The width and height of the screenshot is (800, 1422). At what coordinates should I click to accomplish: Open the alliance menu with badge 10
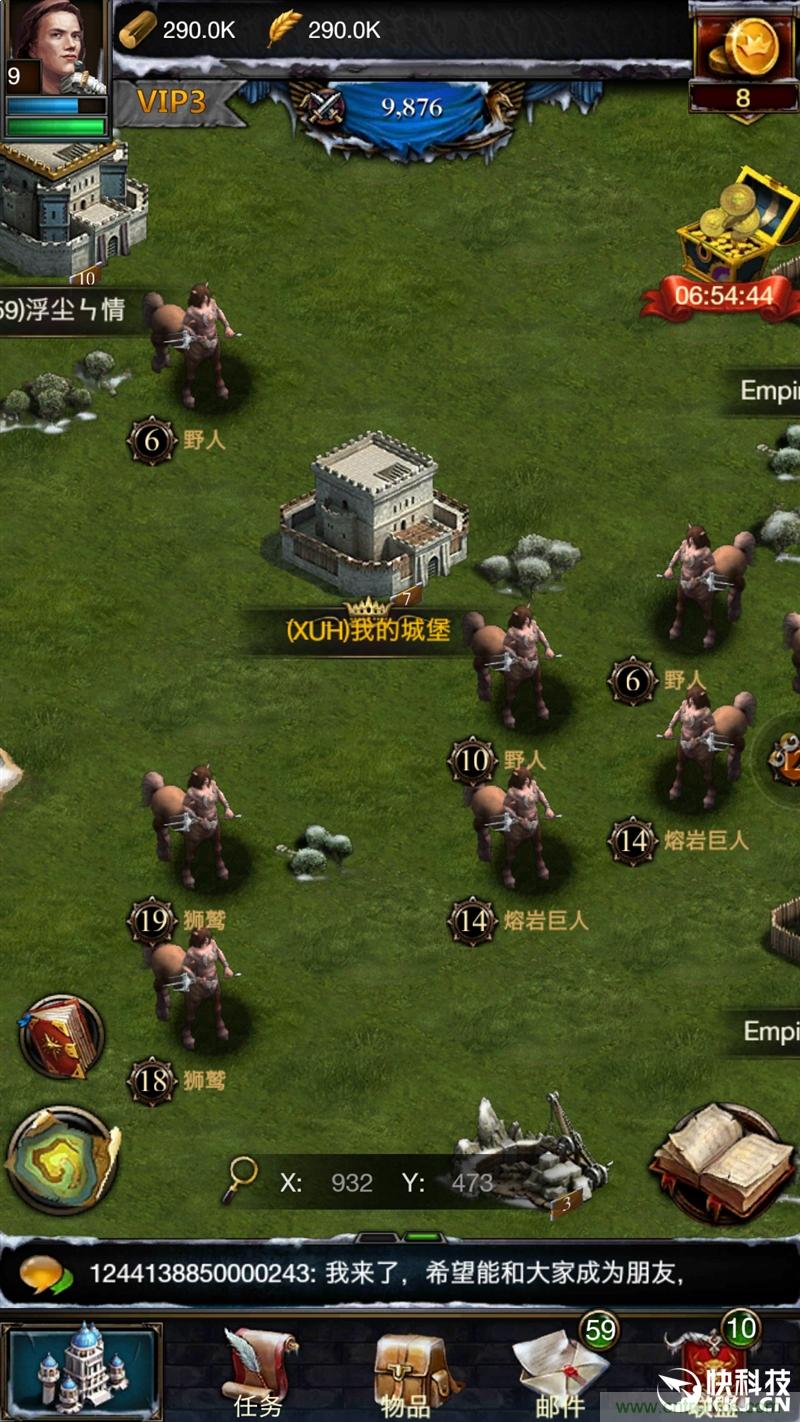[716, 1368]
